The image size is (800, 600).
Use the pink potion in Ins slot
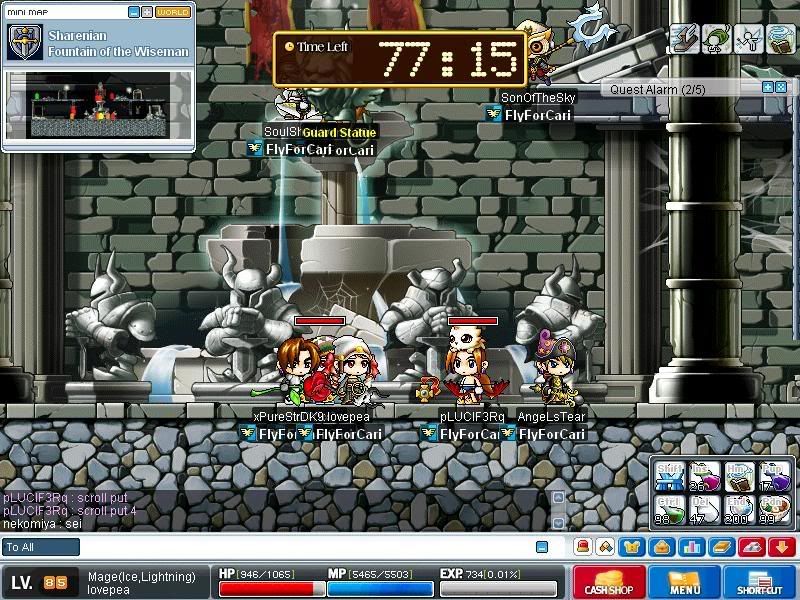pos(704,474)
